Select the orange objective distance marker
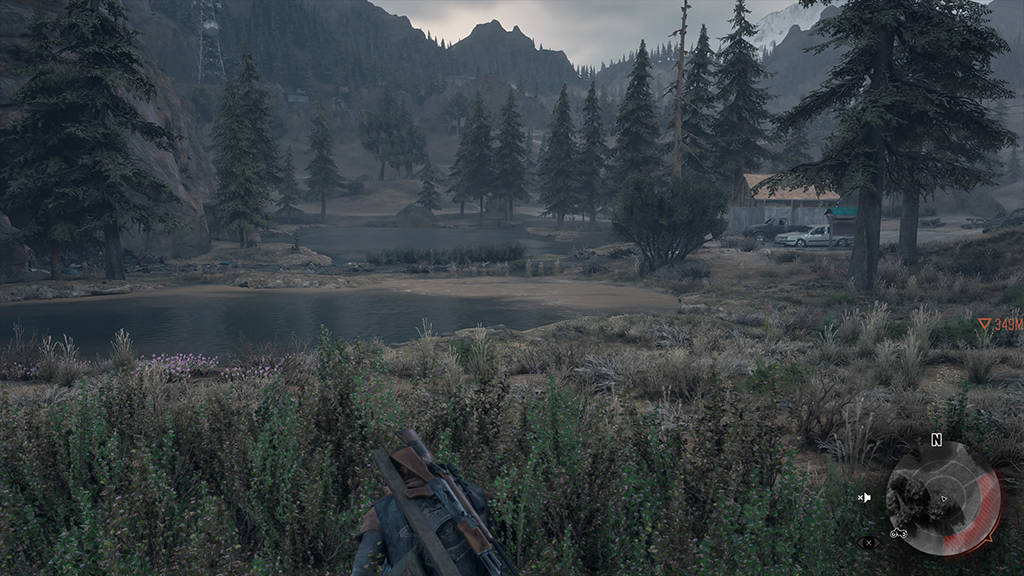This screenshot has width=1024, height=576. tap(999, 325)
